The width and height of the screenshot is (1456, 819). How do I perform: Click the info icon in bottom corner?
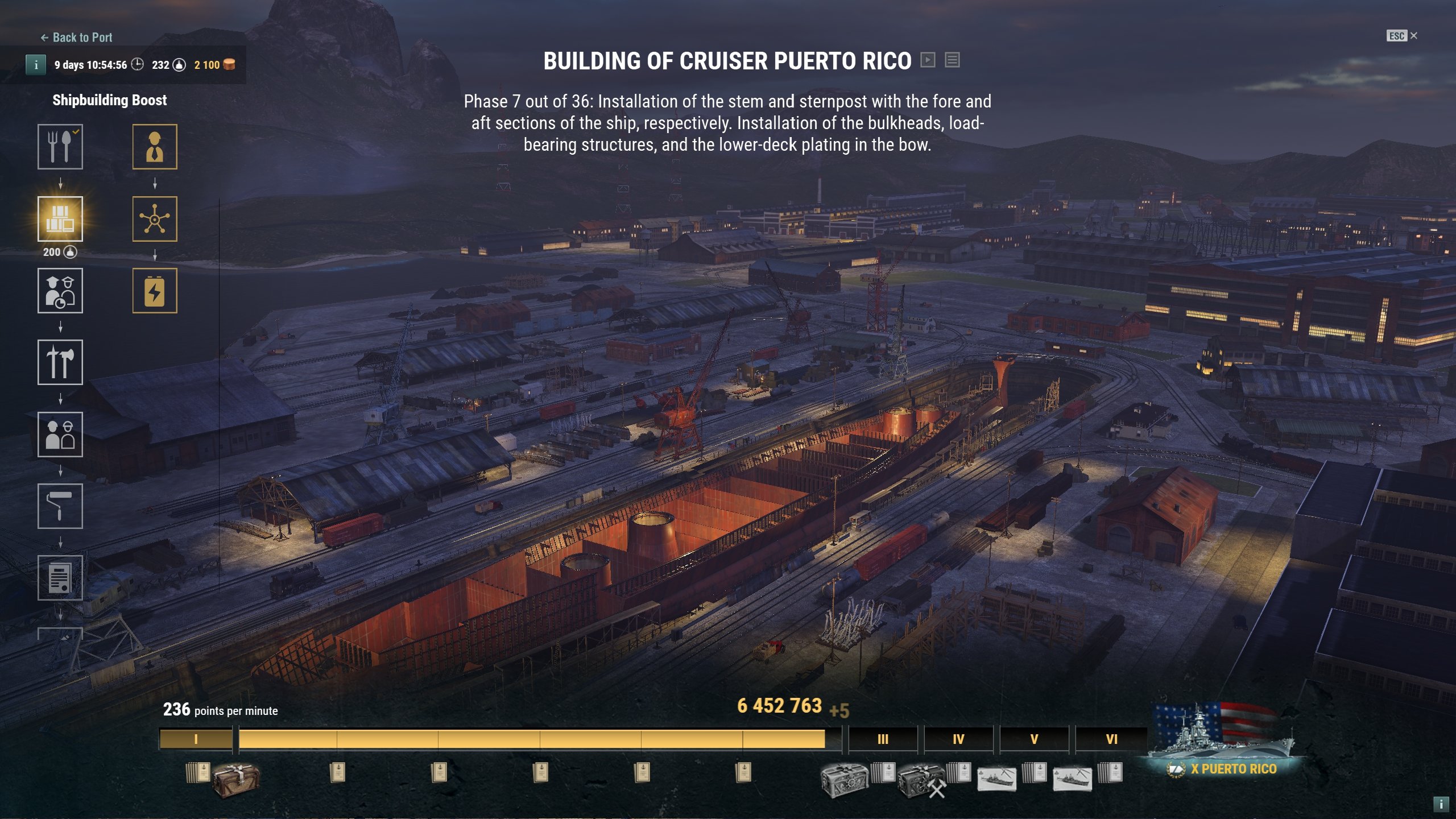[1441, 804]
